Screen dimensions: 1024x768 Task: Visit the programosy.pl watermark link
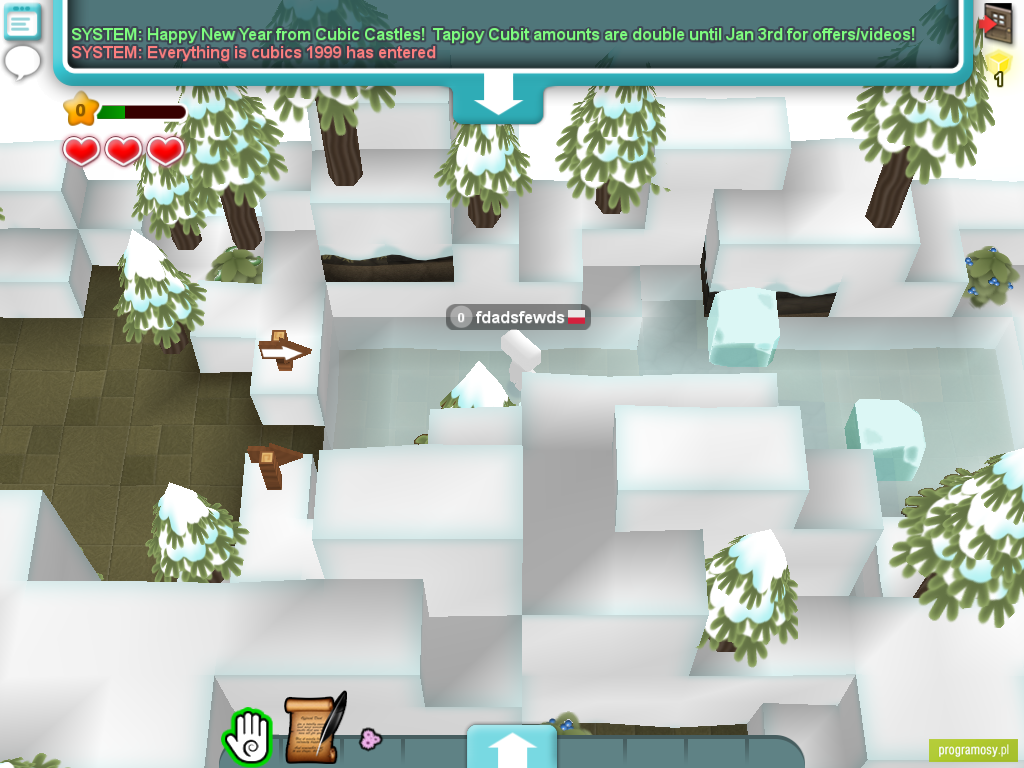[973, 750]
